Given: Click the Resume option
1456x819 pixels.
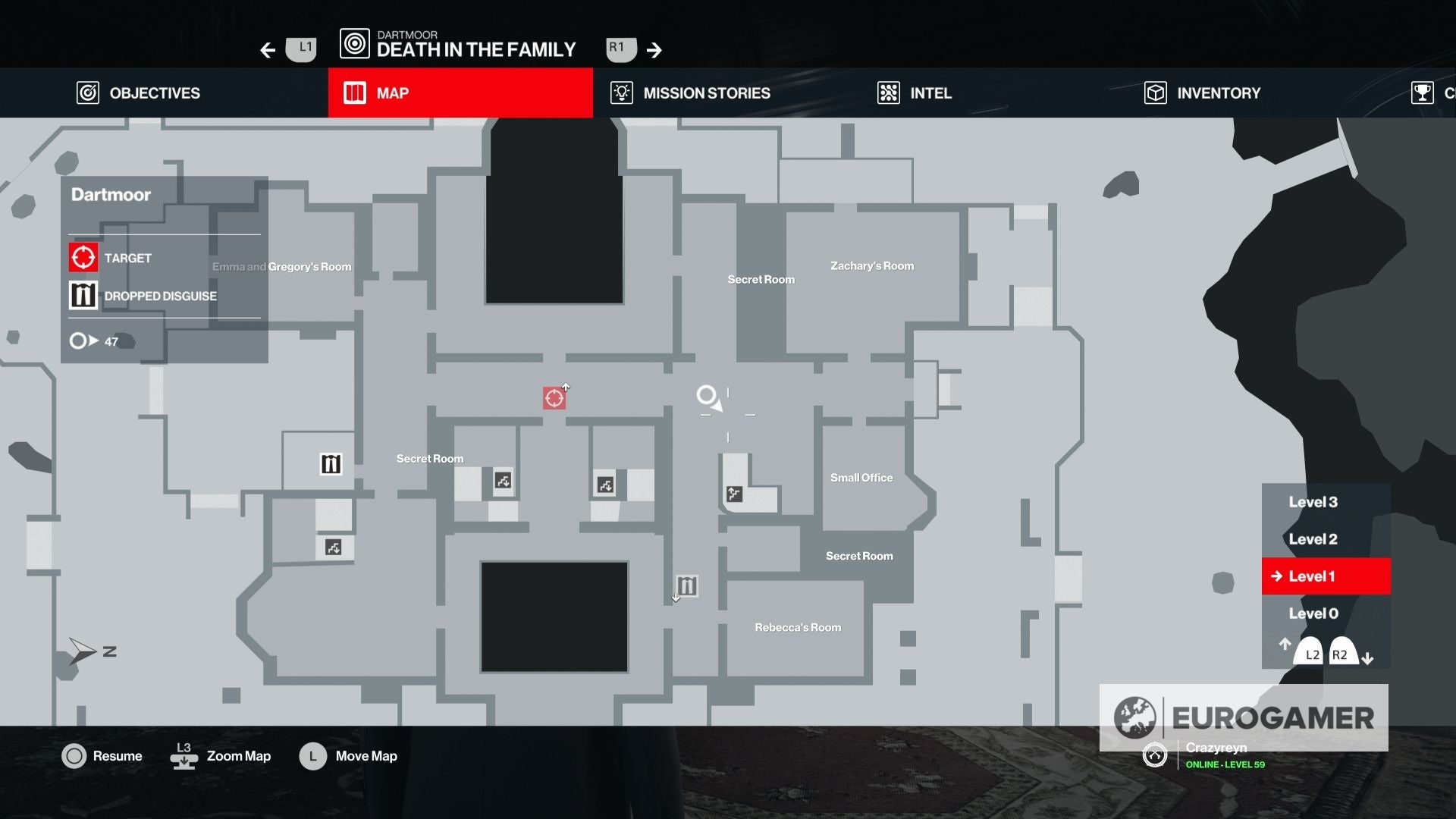Looking at the screenshot, I should pyautogui.click(x=102, y=755).
